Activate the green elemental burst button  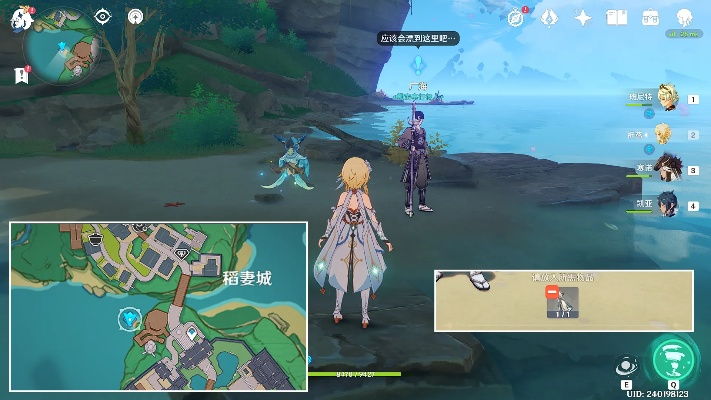(x=671, y=358)
